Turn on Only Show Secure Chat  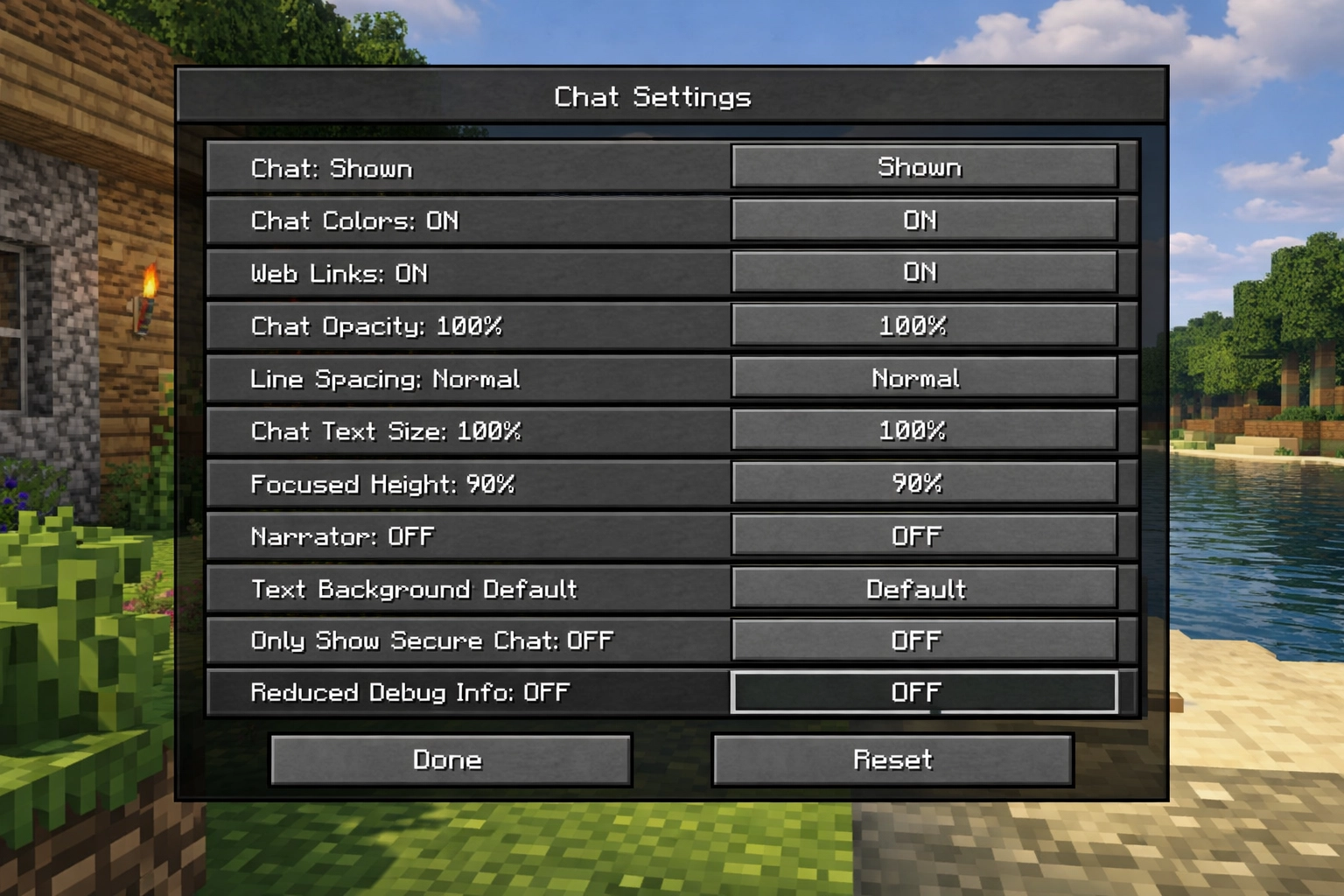(923, 640)
